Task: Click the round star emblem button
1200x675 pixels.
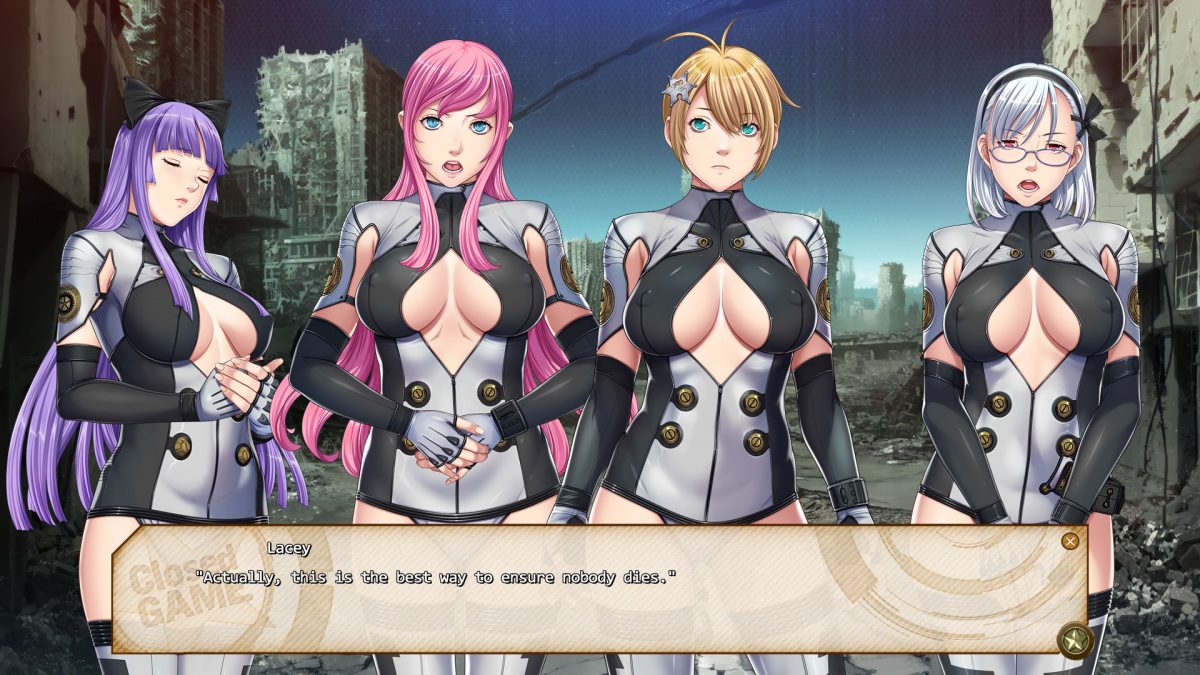Action: coord(1074,639)
